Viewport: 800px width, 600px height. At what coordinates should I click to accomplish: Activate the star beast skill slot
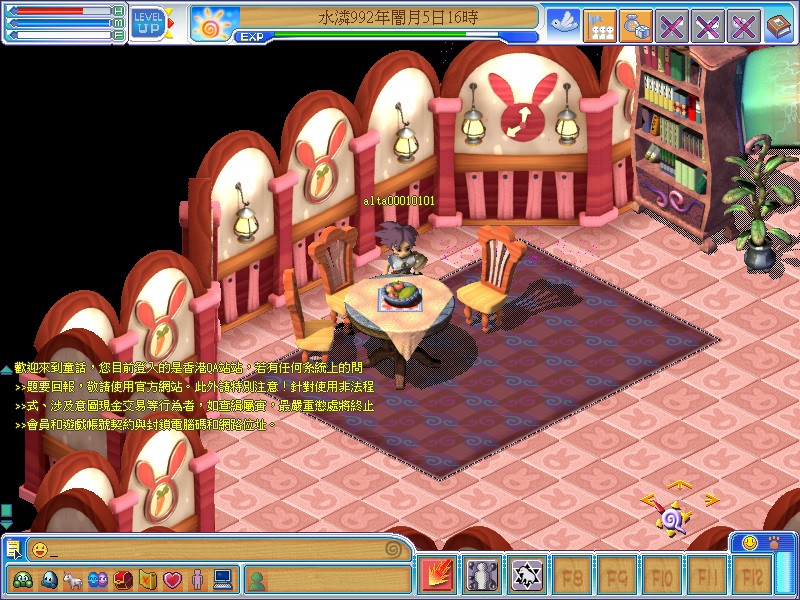tap(527, 575)
